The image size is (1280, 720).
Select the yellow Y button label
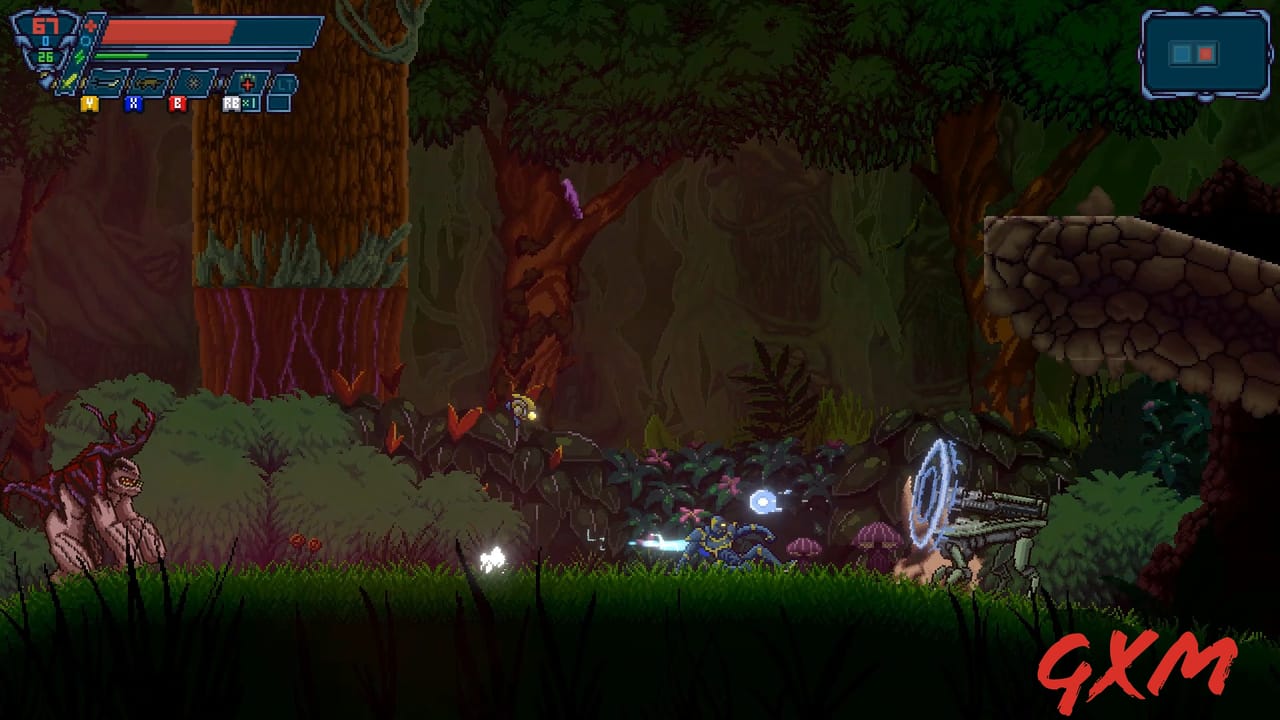[89, 105]
